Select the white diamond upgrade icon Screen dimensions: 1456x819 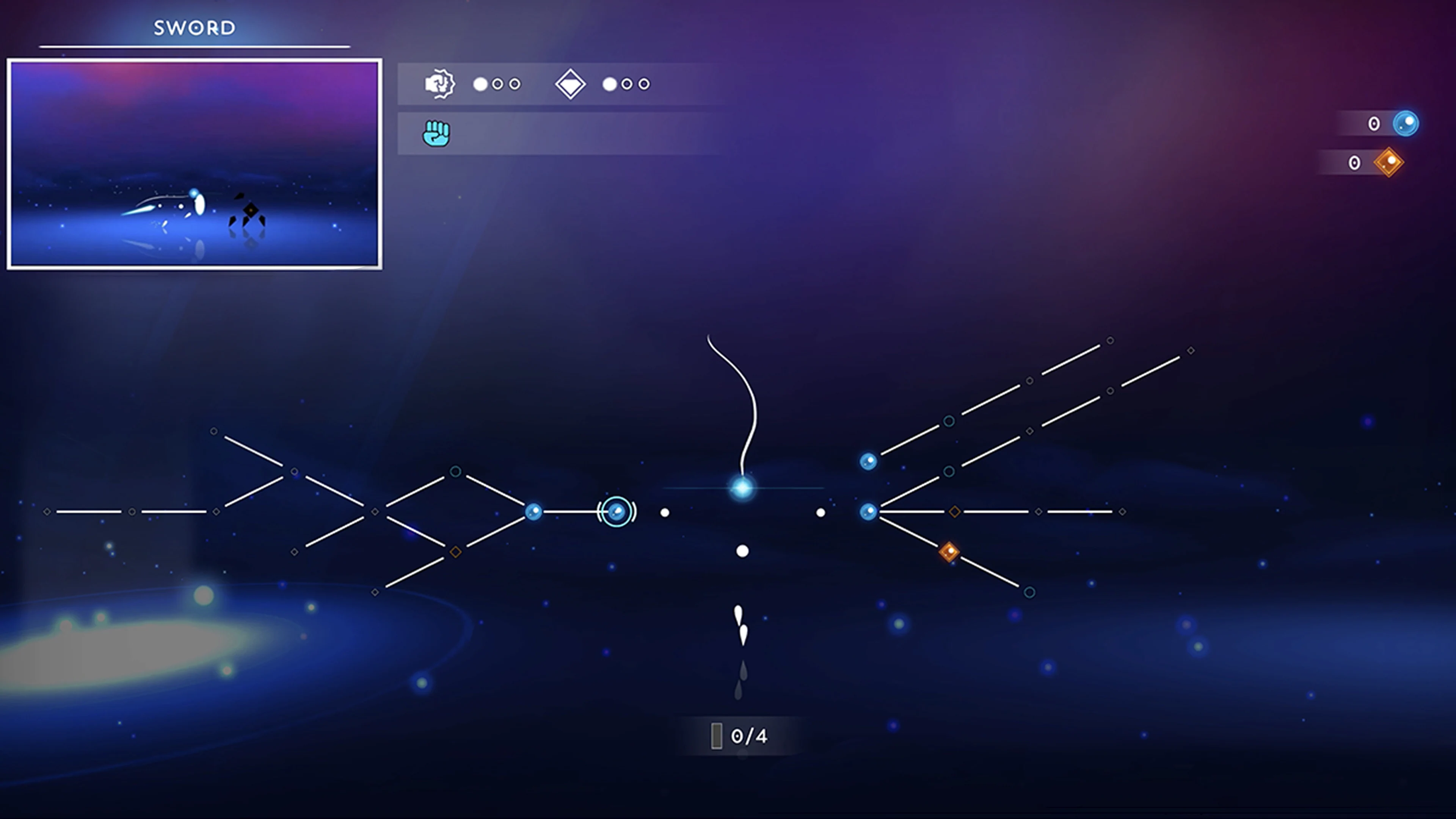[x=571, y=84]
